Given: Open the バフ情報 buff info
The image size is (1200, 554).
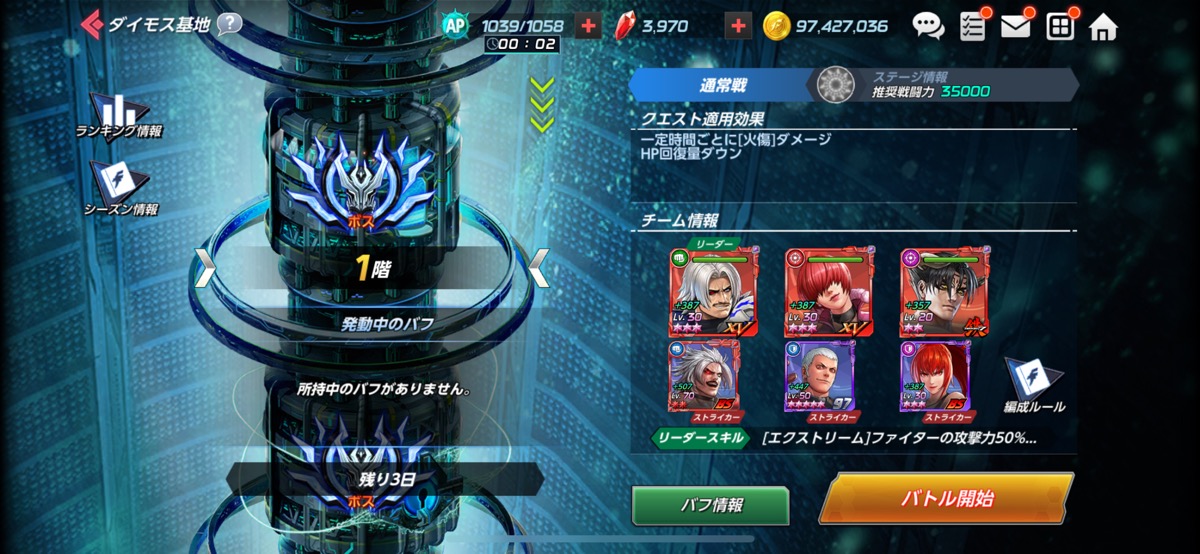Looking at the screenshot, I should coord(710,506).
